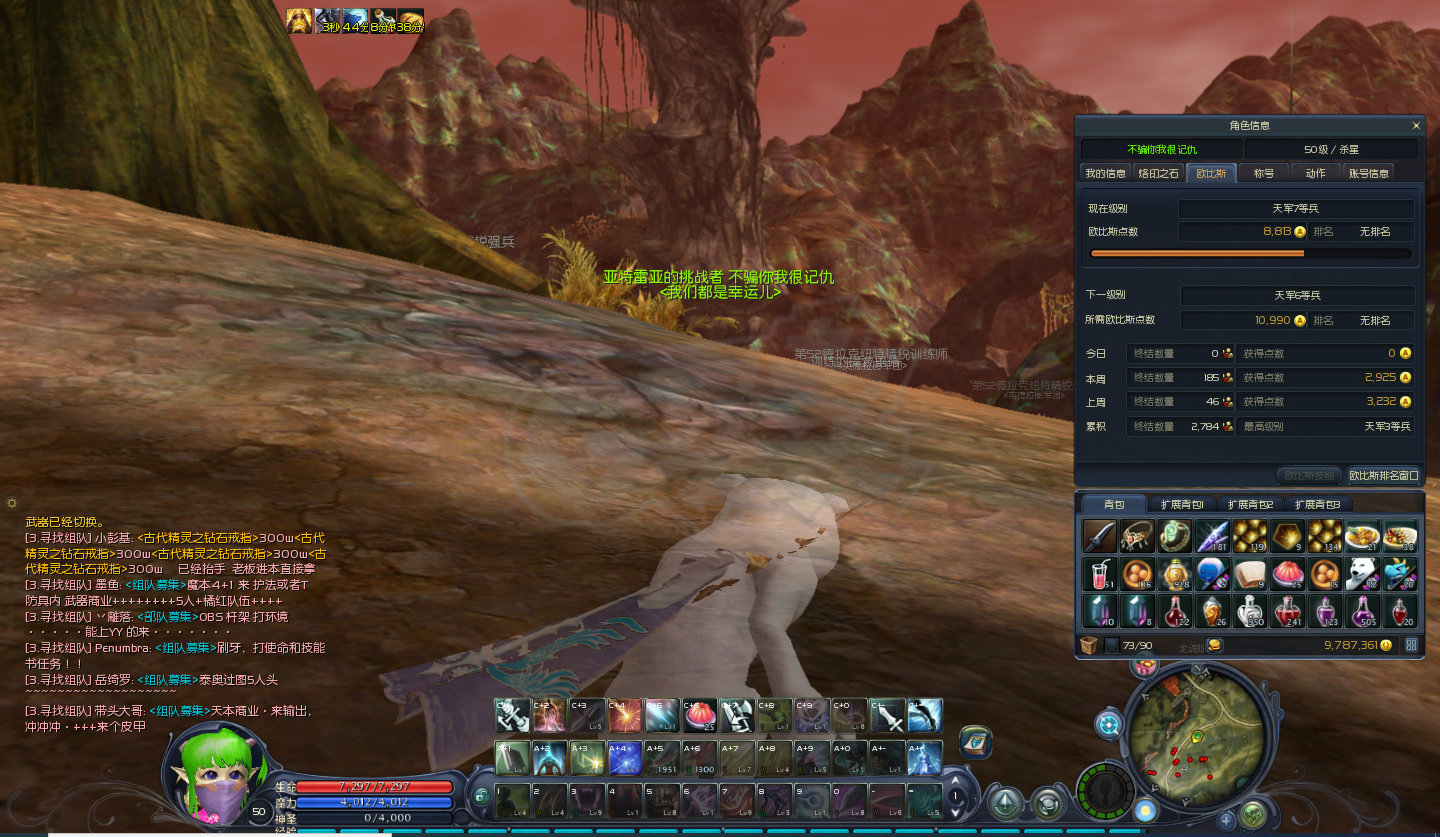Open the pink gift box icon
Image resolution: width=1440 pixels, height=837 pixels.
[1144, 666]
